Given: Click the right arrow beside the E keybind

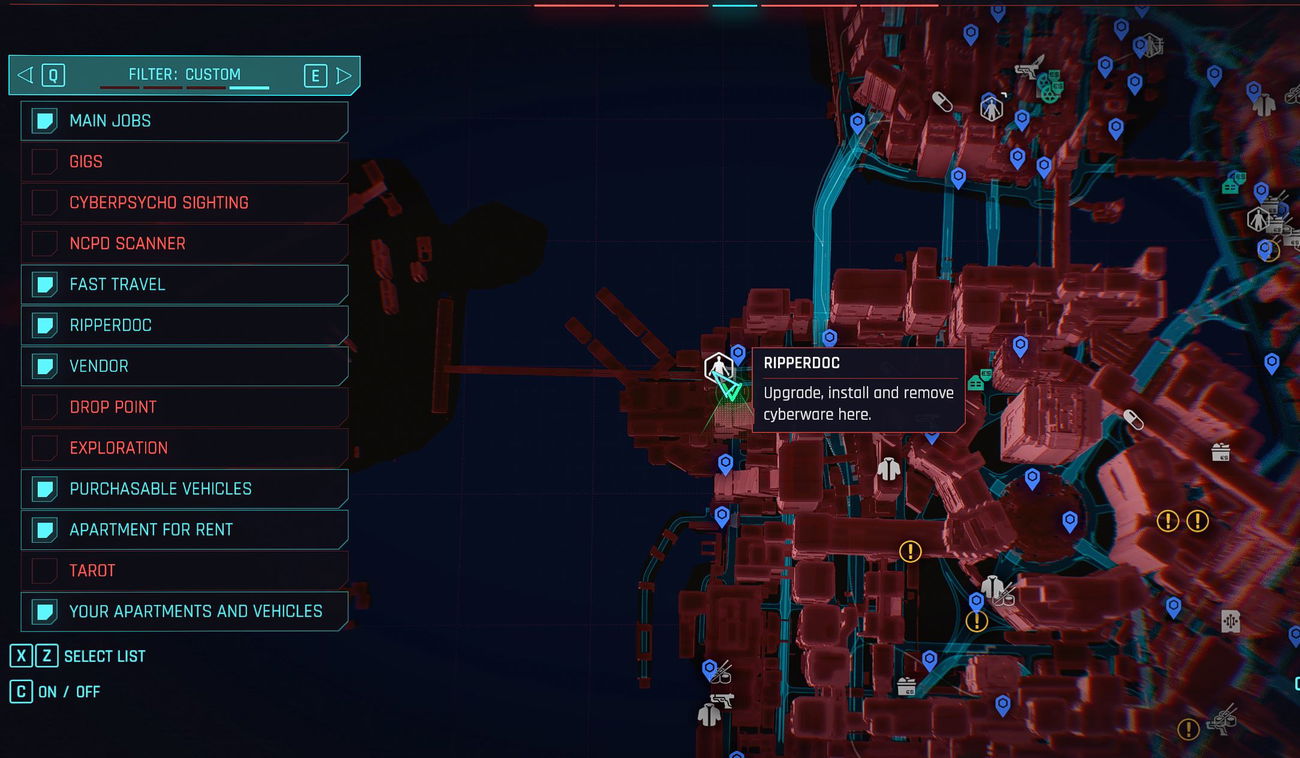Looking at the screenshot, I should 345,74.
